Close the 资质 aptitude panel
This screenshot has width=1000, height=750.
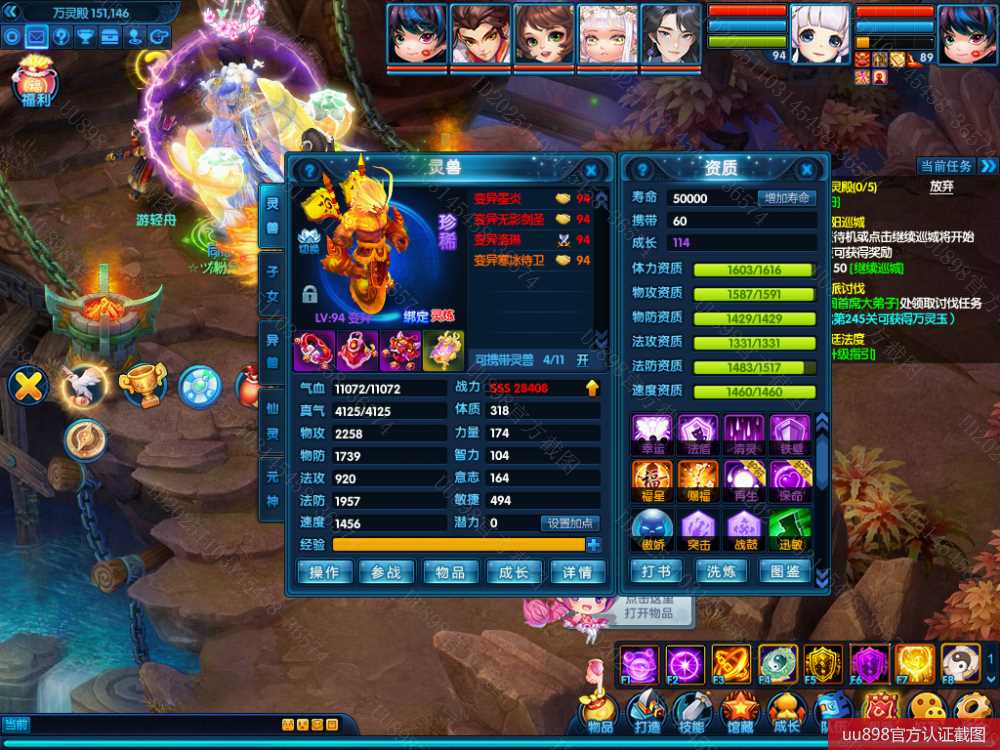[816, 170]
